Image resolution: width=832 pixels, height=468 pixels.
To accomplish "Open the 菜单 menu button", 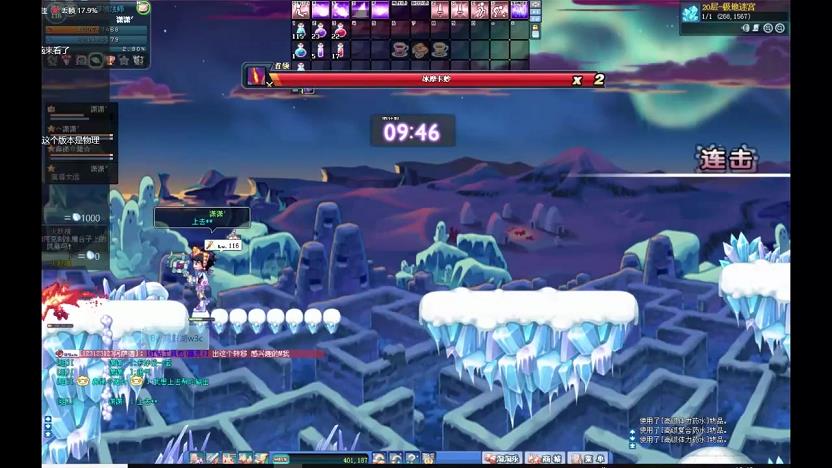I will pos(593,458).
